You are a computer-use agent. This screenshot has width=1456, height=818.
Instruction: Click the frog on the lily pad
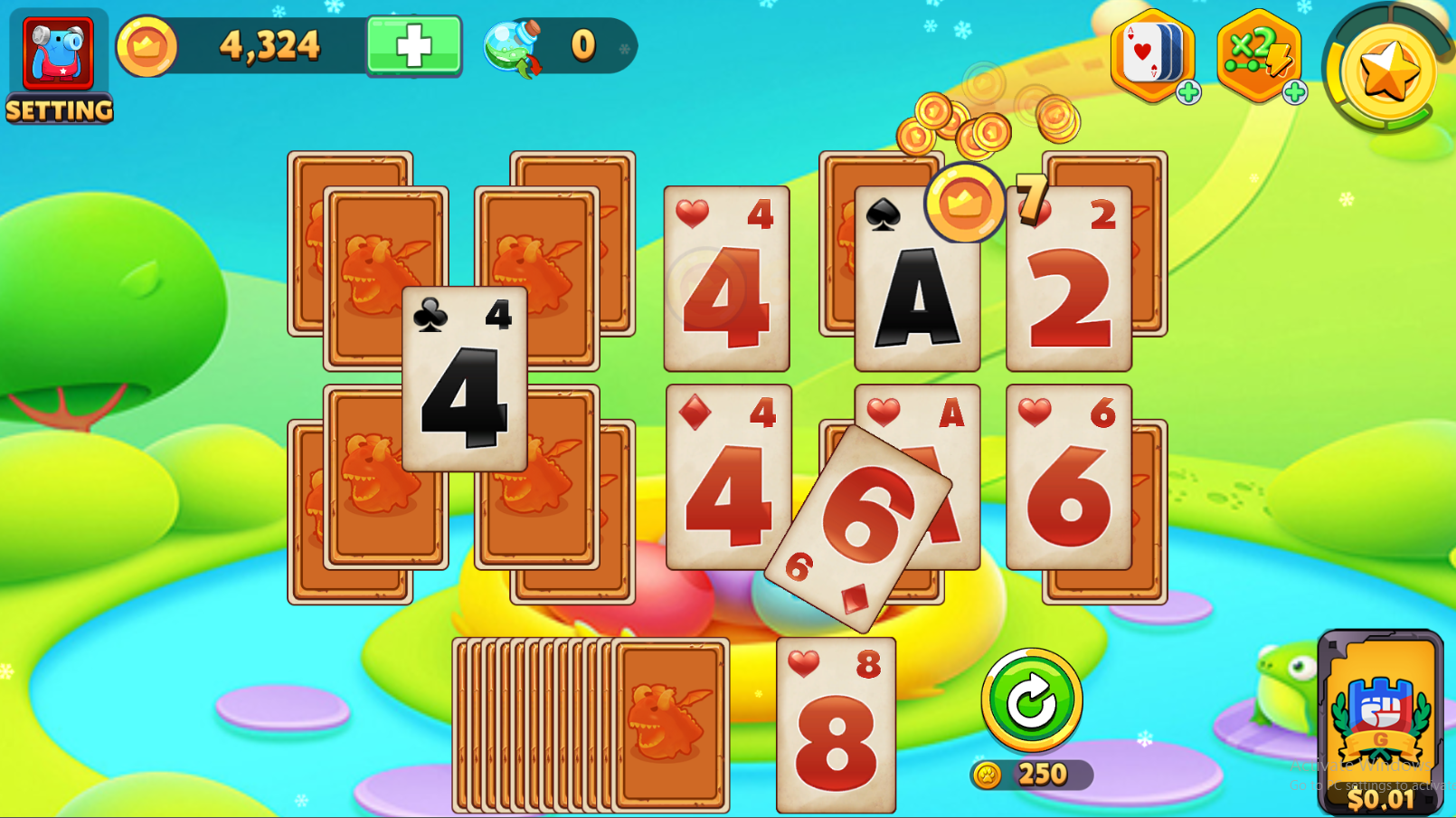[x=1284, y=688]
